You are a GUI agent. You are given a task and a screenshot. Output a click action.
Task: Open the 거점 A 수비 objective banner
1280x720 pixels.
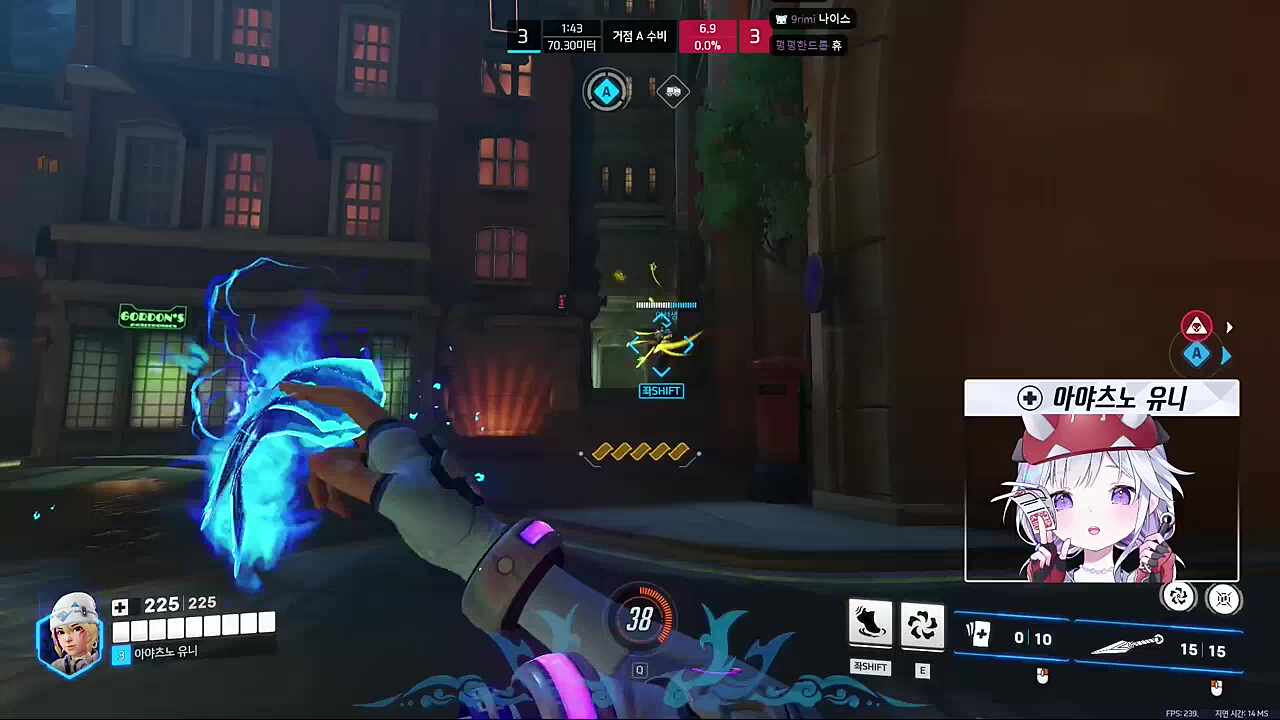639,37
